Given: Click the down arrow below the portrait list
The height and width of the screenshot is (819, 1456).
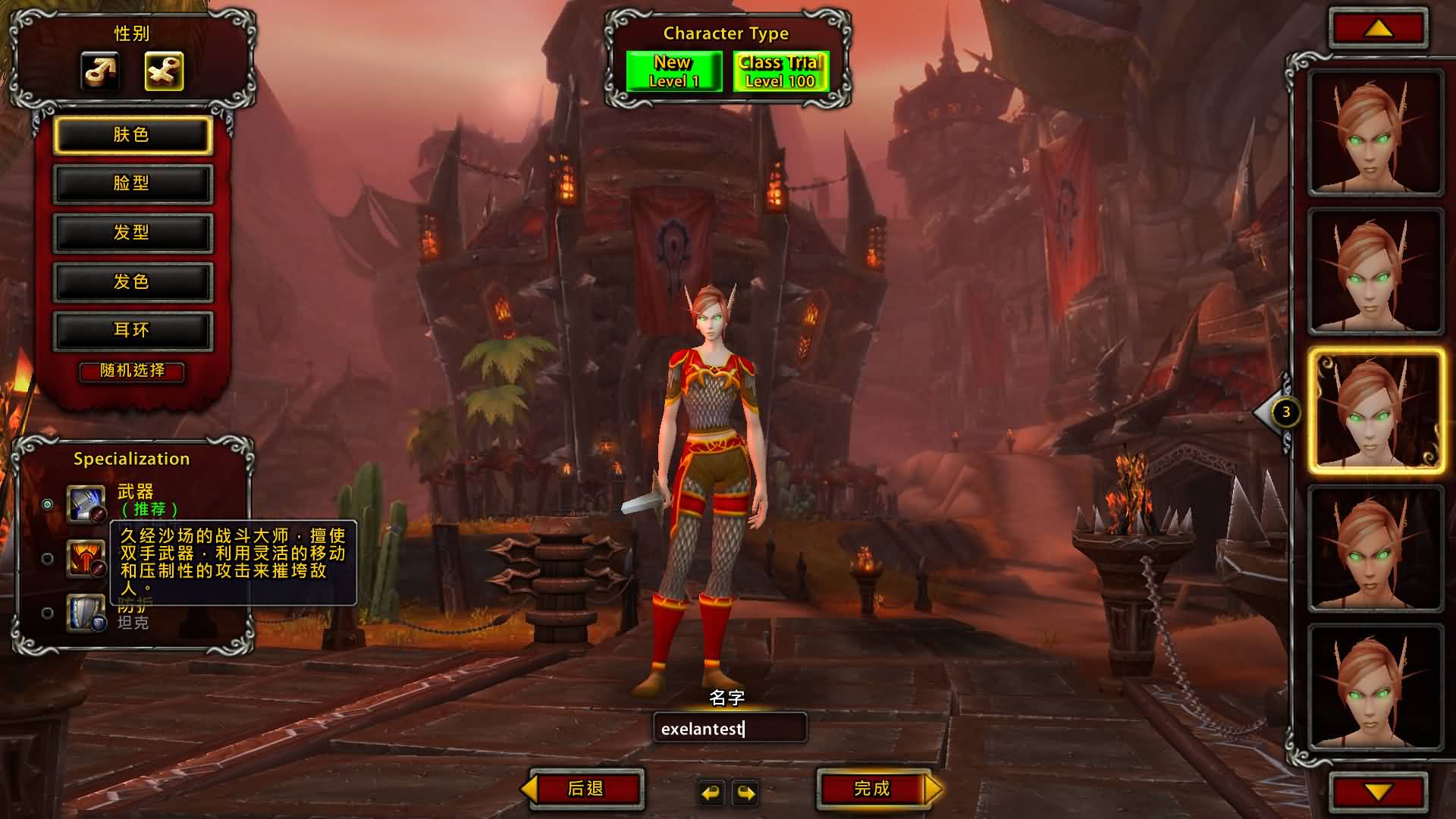Looking at the screenshot, I should (x=1378, y=792).
